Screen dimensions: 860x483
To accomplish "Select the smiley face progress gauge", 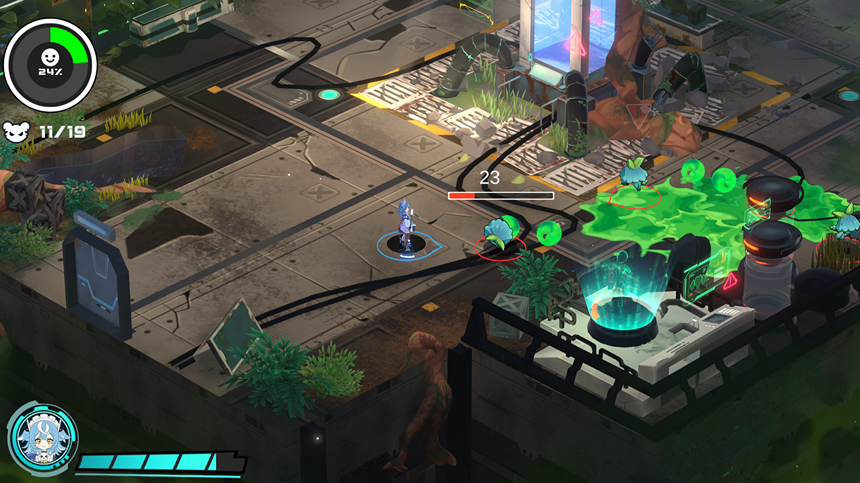I will (x=50, y=63).
